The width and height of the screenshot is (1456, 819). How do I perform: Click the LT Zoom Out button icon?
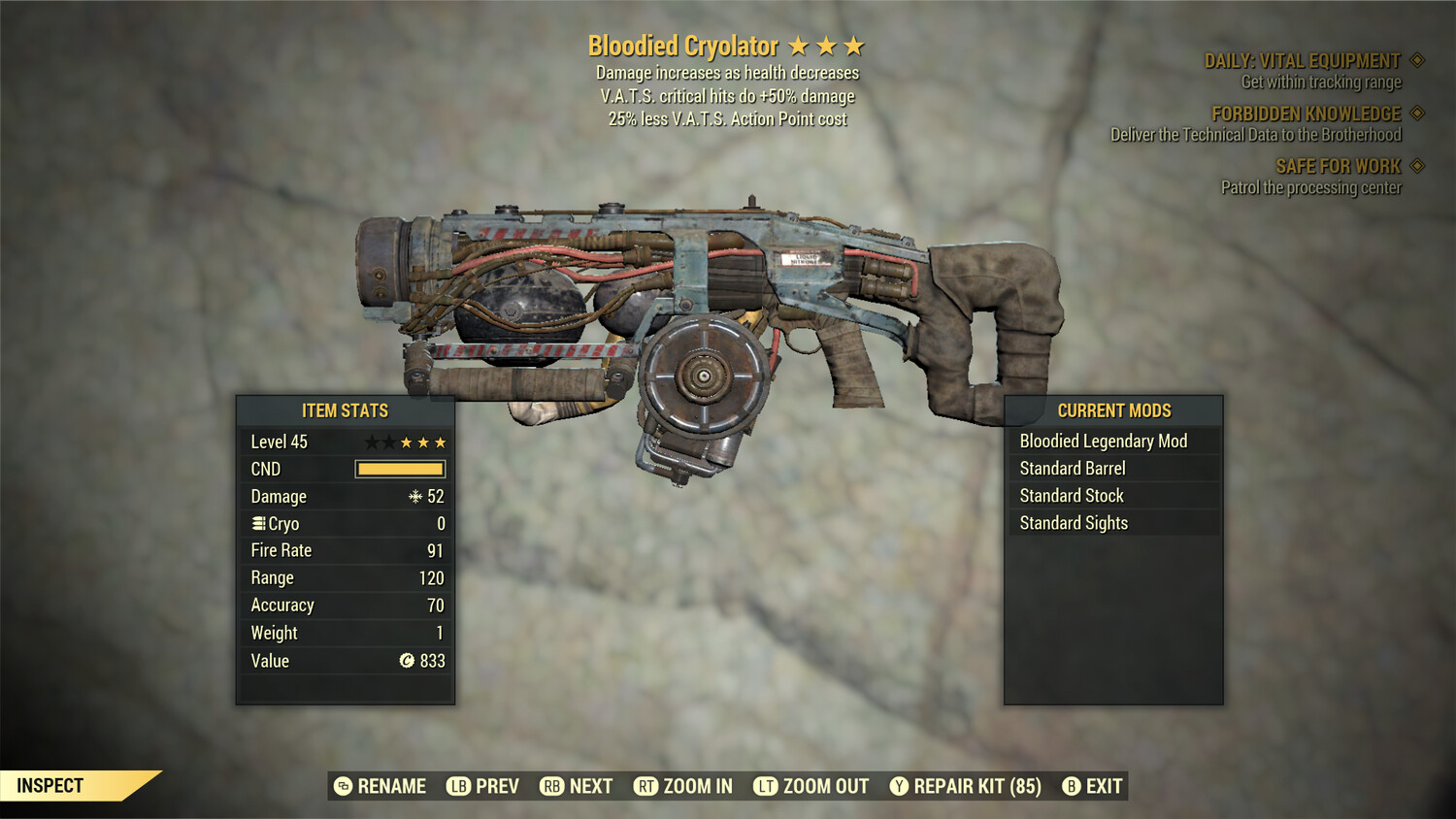click(x=767, y=786)
